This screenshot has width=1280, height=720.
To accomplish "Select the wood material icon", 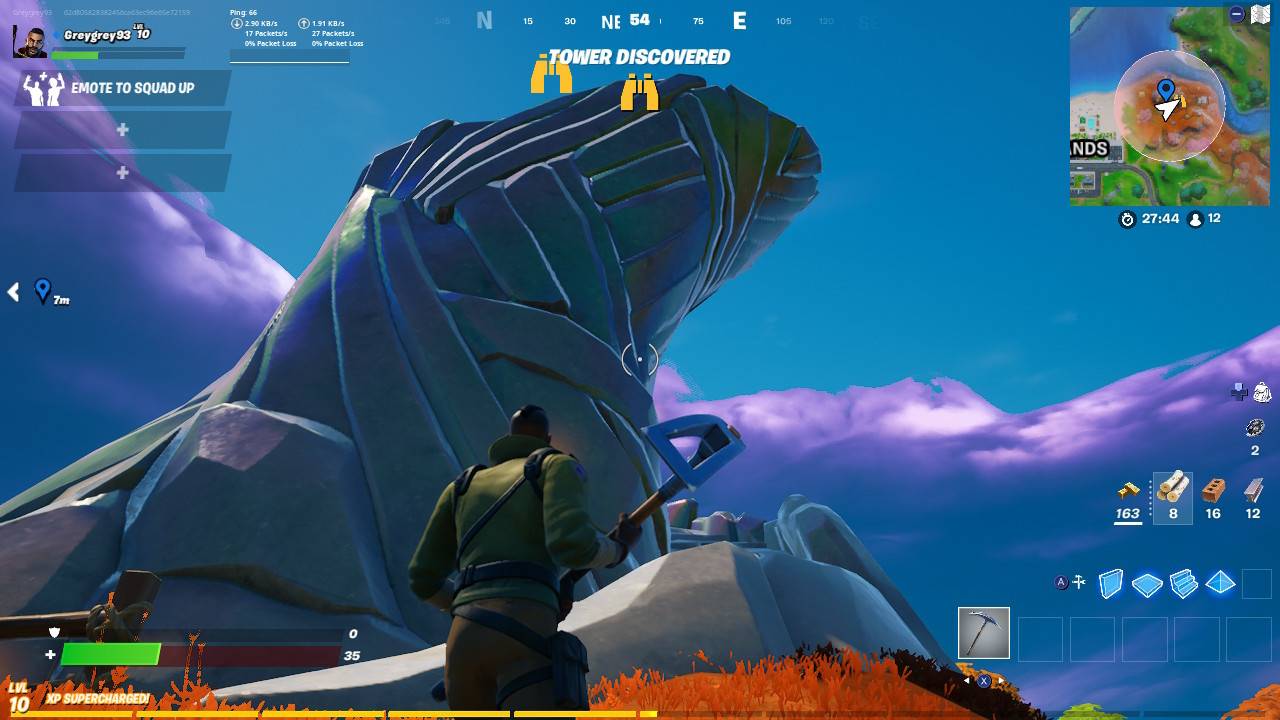I will [x=1173, y=490].
